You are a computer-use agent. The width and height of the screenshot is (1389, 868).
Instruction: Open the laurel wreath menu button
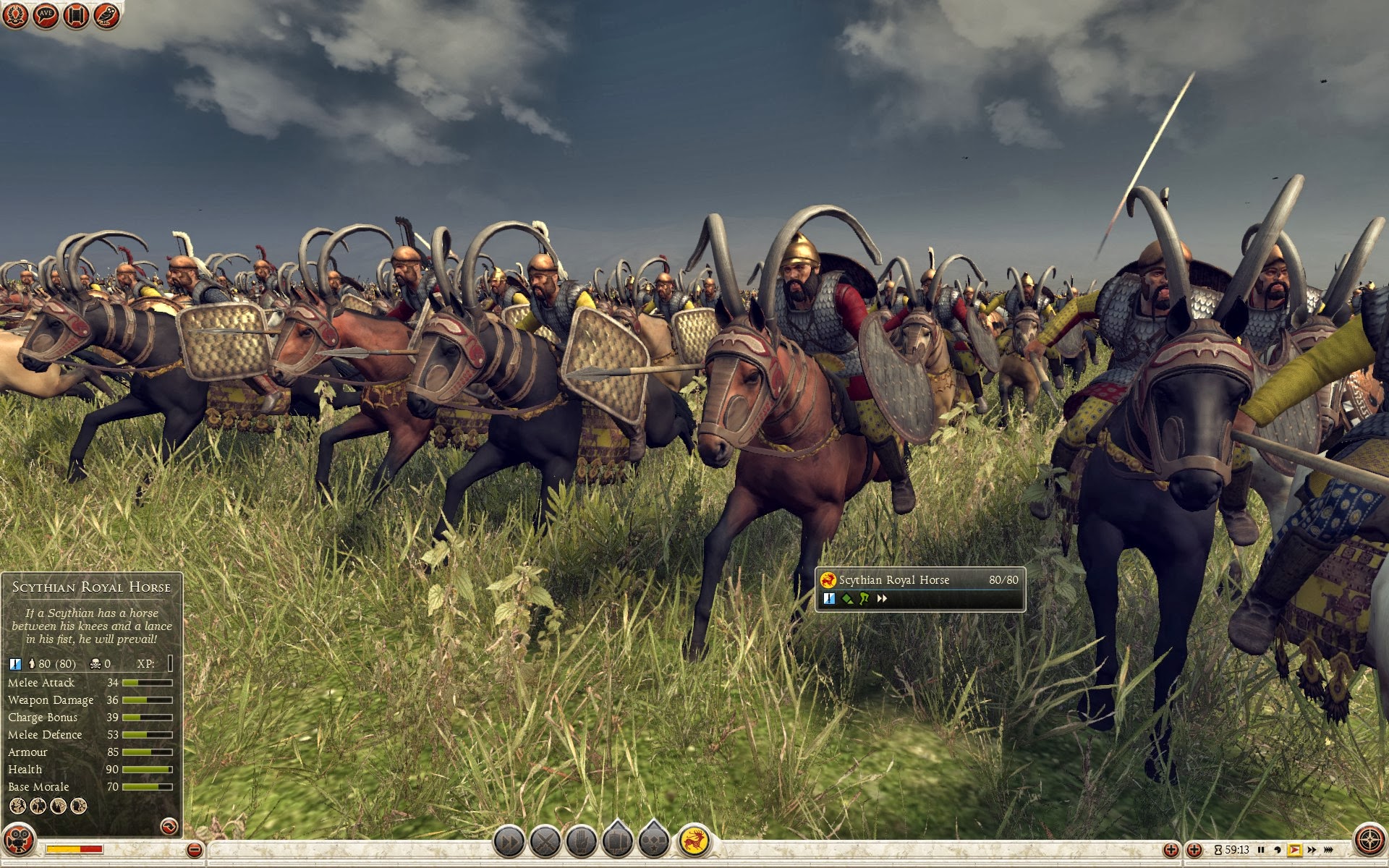(15, 15)
